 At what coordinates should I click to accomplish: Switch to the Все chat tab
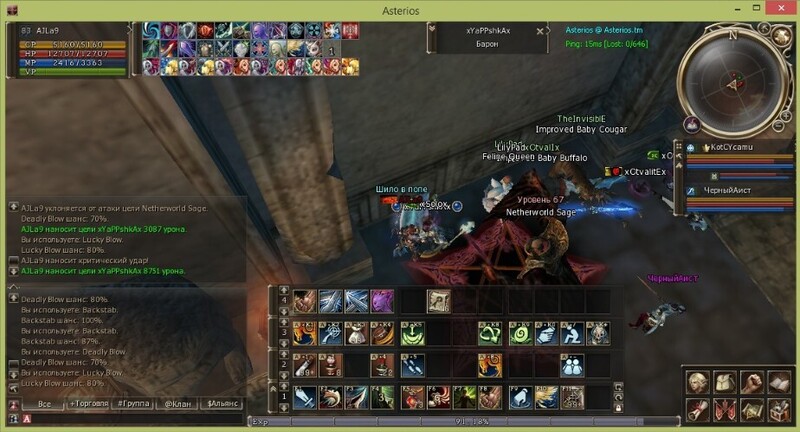click(x=43, y=403)
